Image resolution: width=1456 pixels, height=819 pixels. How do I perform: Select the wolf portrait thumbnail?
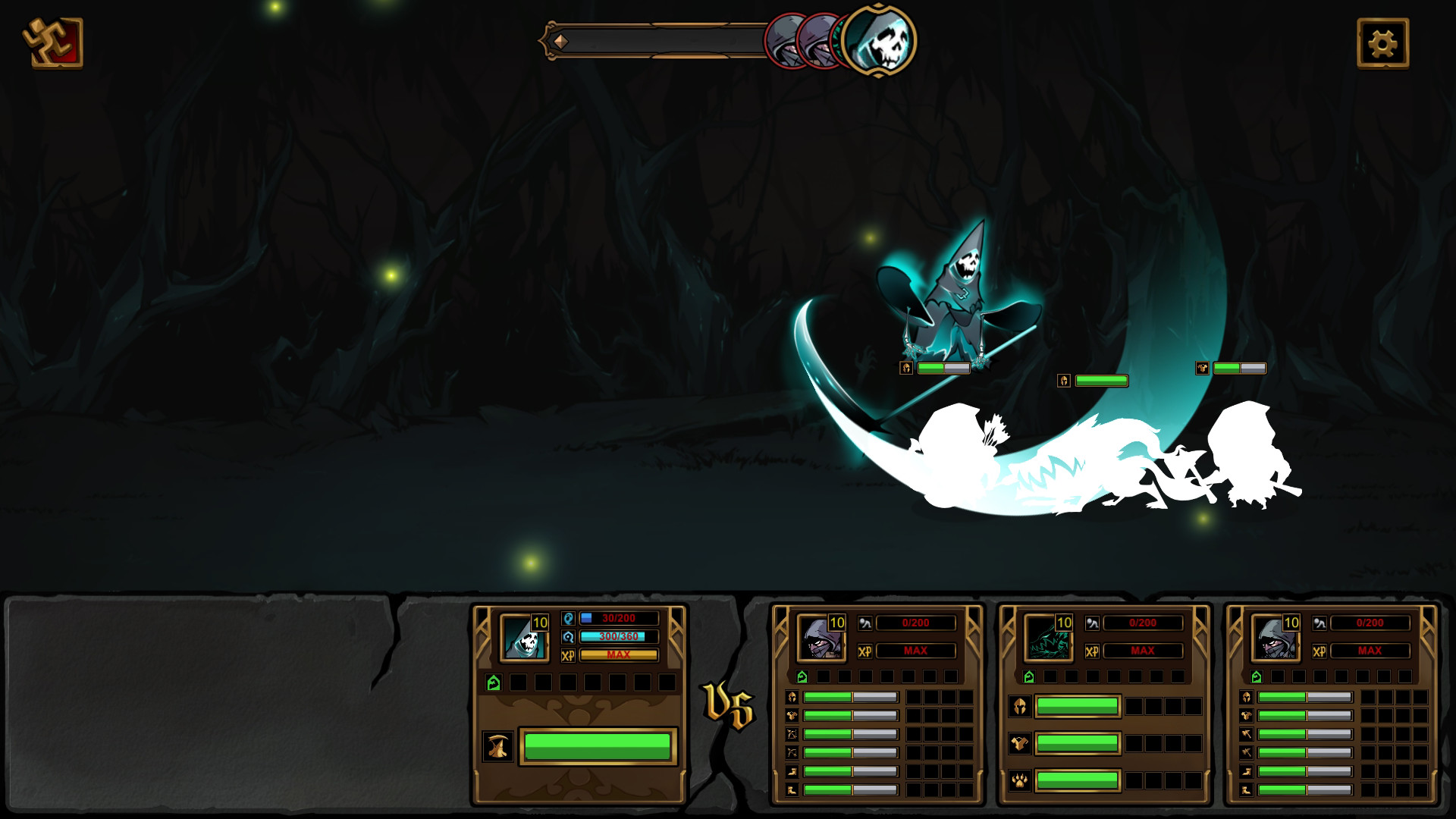point(1050,640)
